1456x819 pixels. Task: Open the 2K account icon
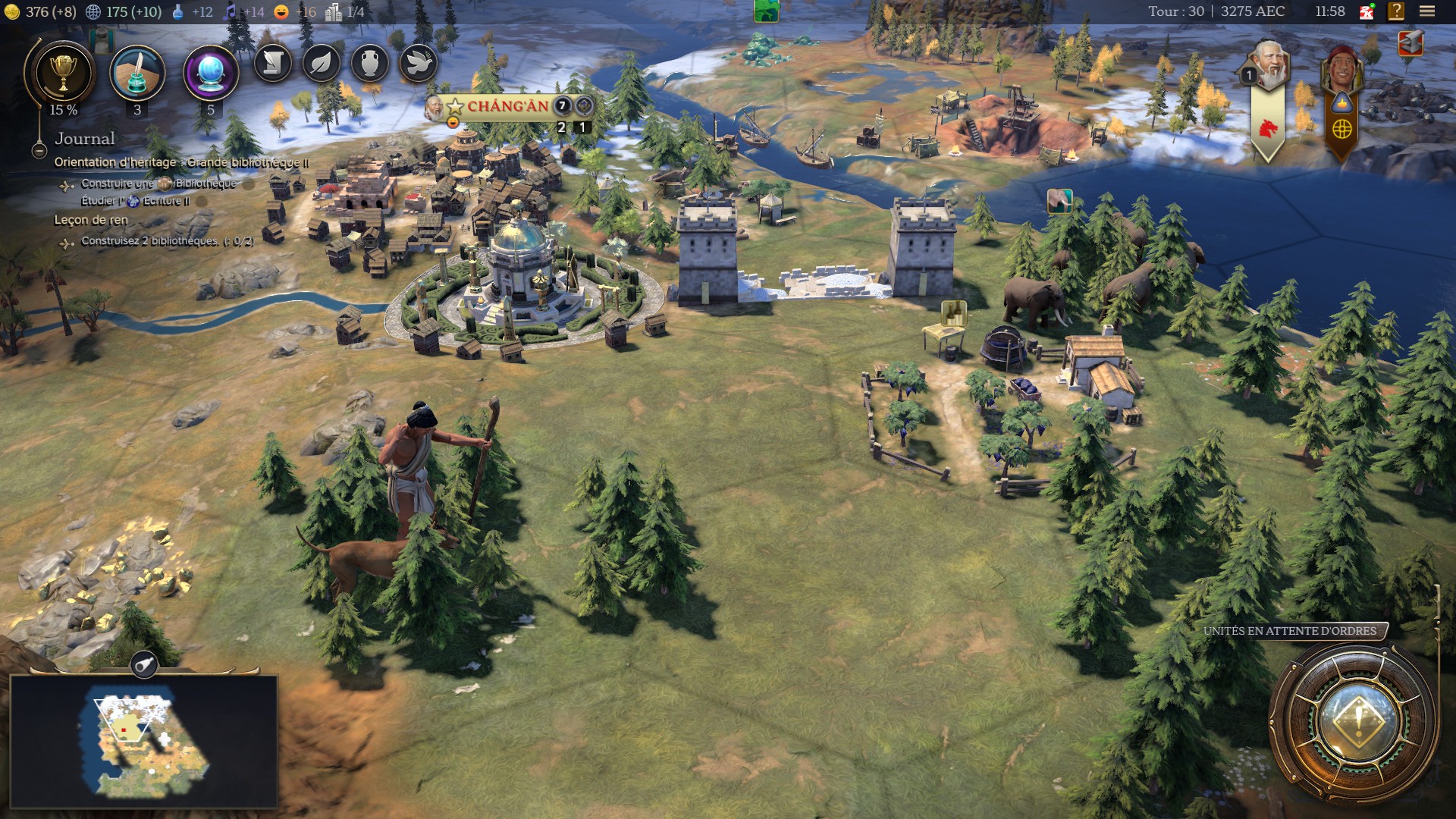tap(1367, 11)
